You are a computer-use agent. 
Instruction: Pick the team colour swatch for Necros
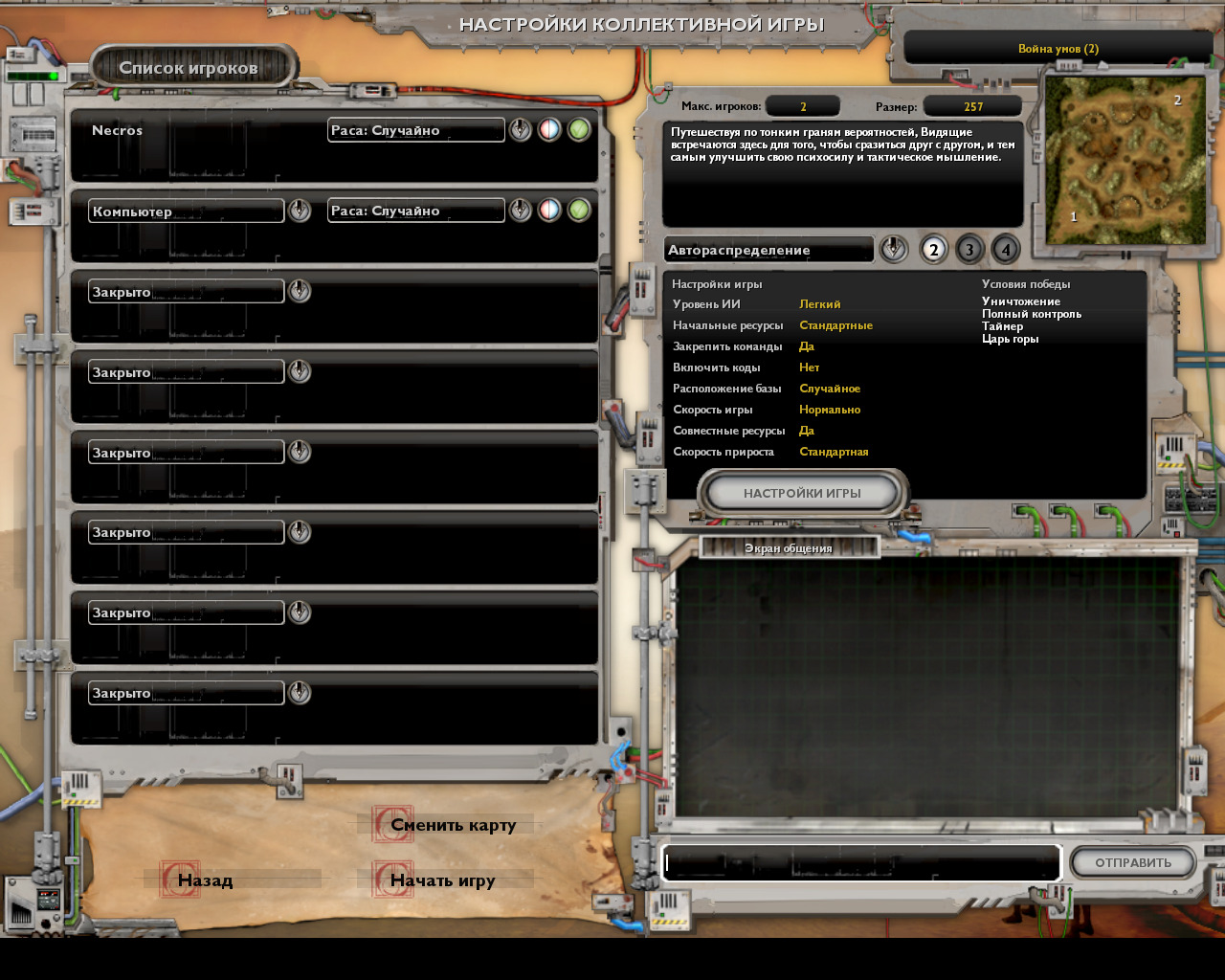tap(549, 130)
